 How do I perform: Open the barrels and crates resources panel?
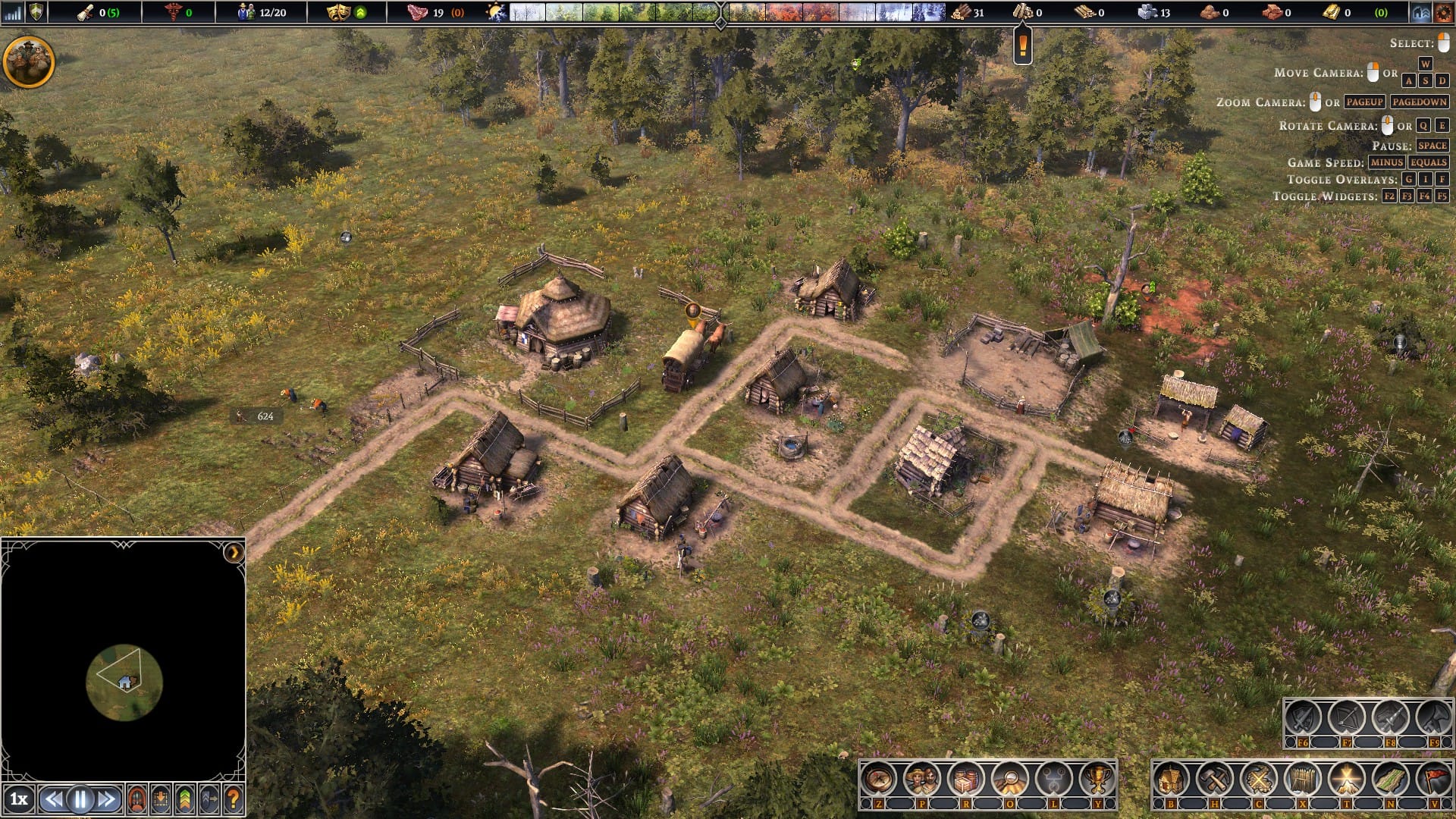tap(966, 779)
